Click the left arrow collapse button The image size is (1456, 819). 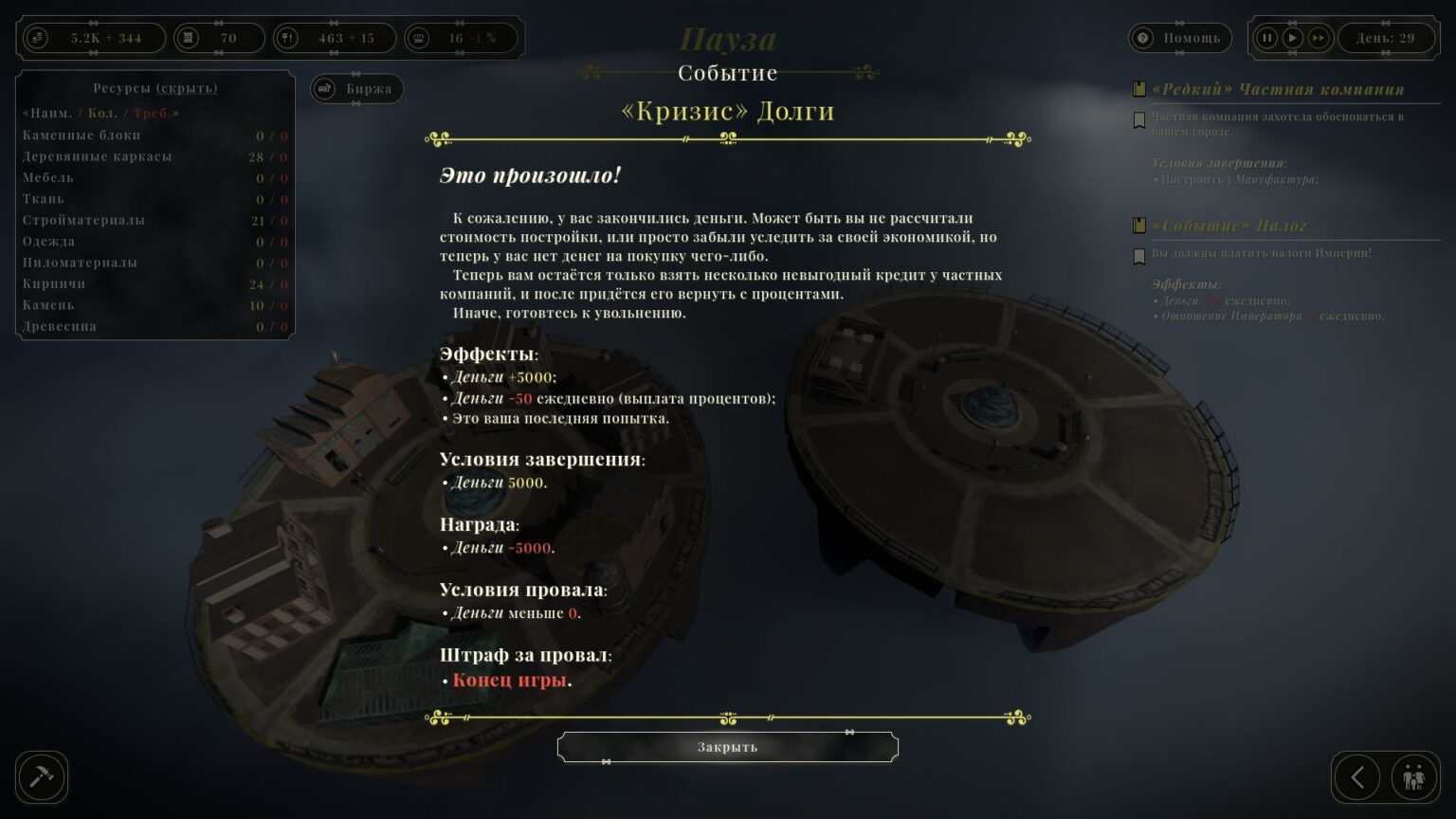1357,778
